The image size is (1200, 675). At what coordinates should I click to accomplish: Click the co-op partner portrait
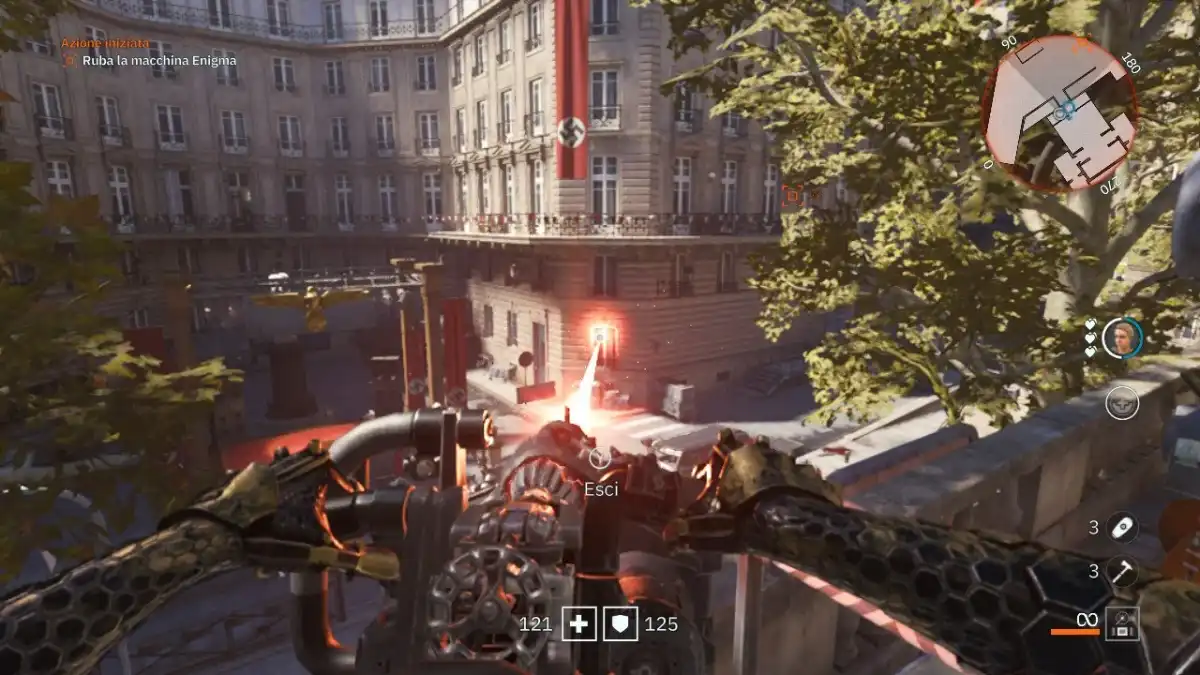click(1121, 337)
